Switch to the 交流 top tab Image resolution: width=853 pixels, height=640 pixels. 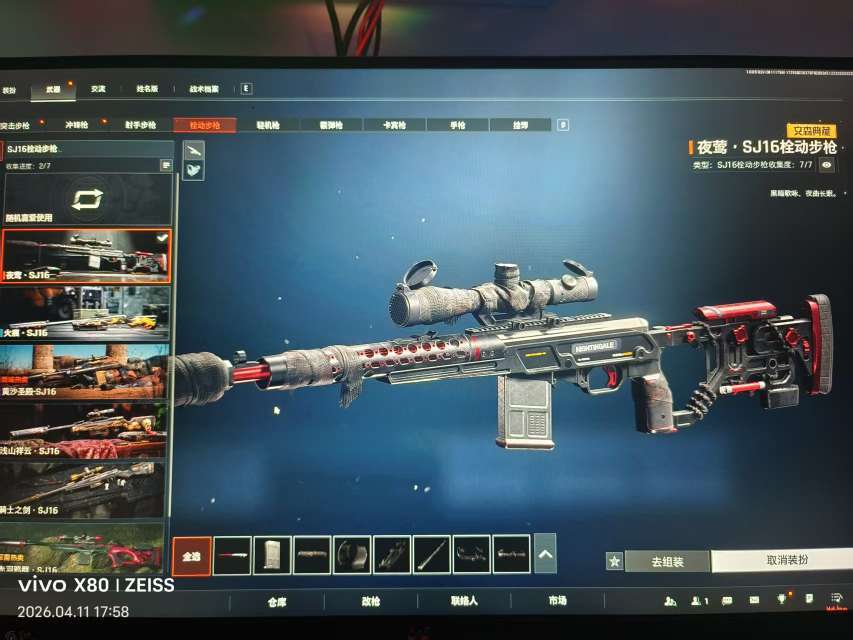(97, 89)
